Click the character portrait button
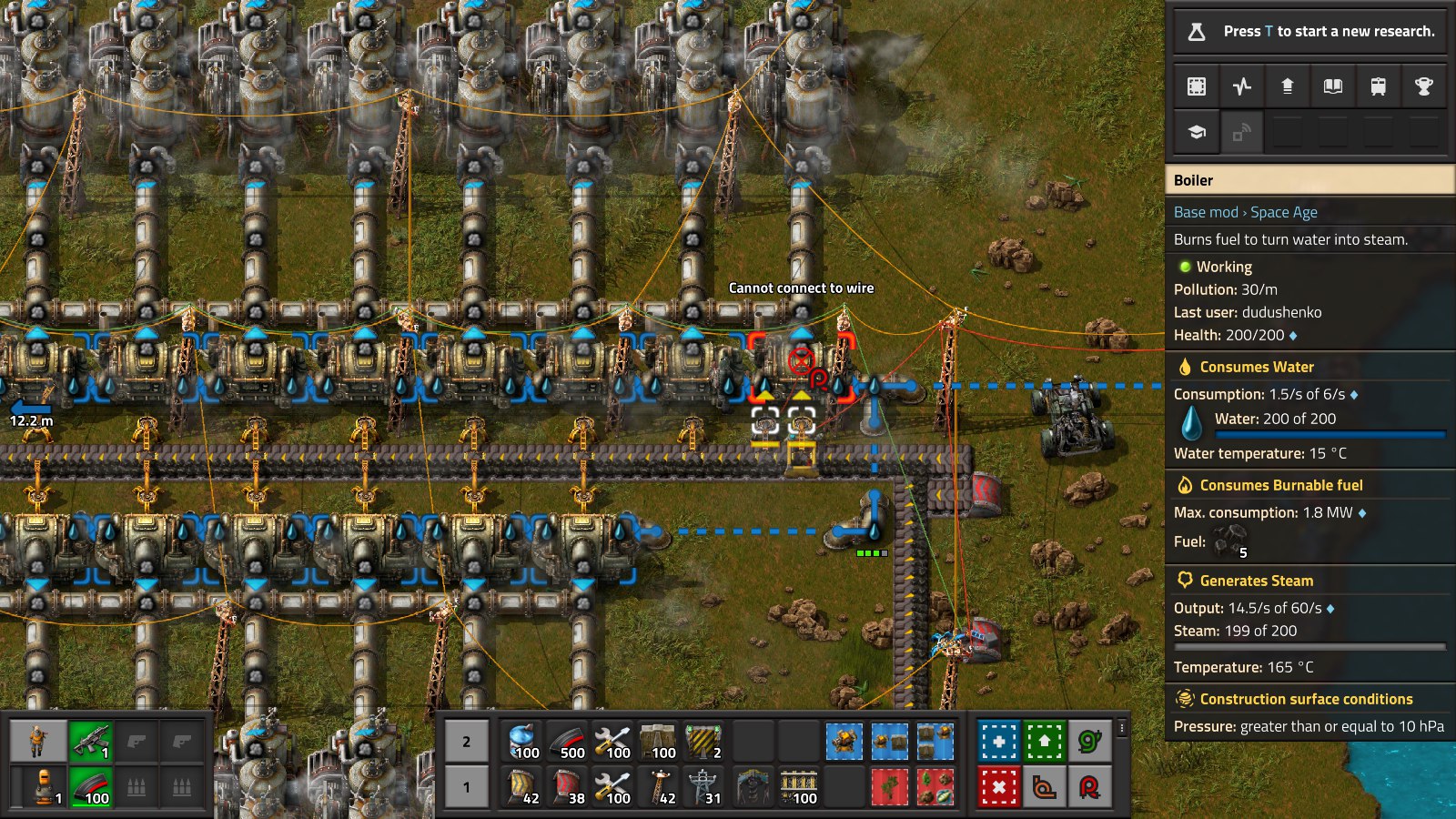The width and height of the screenshot is (1456, 819). pyautogui.click(x=37, y=743)
